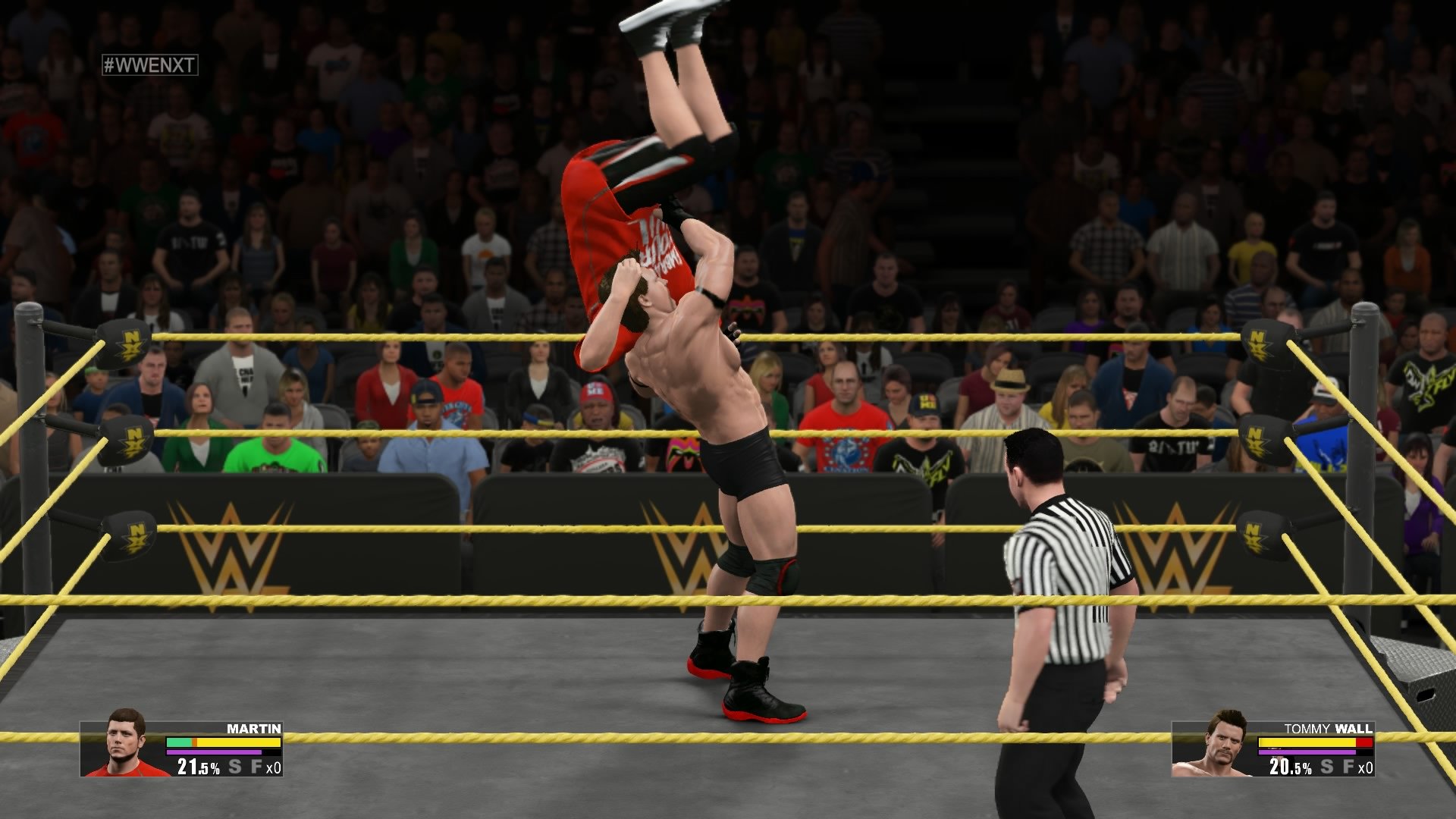The height and width of the screenshot is (819, 1456).
Task: Click the #WWENXT hashtag overlay
Action: click(x=148, y=66)
